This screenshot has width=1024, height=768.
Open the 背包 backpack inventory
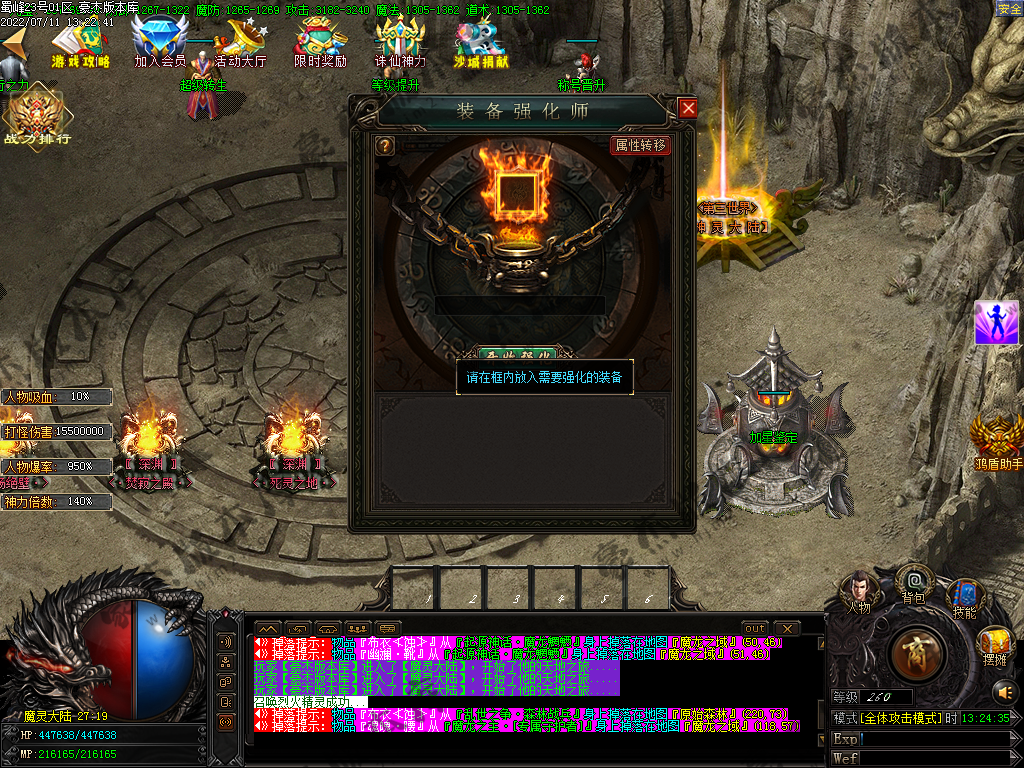pyautogui.click(x=913, y=582)
